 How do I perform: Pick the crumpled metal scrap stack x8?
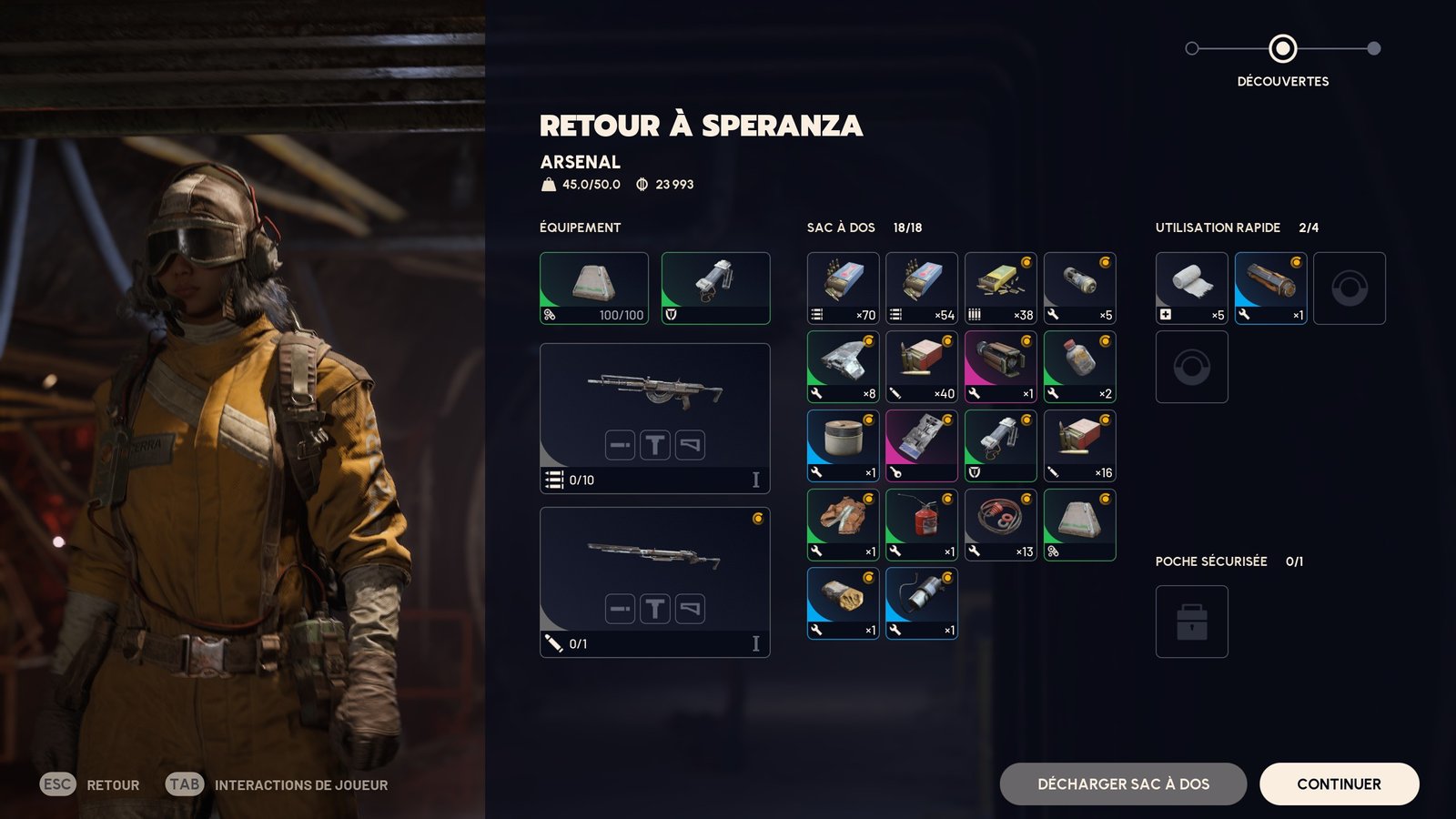[x=843, y=366]
